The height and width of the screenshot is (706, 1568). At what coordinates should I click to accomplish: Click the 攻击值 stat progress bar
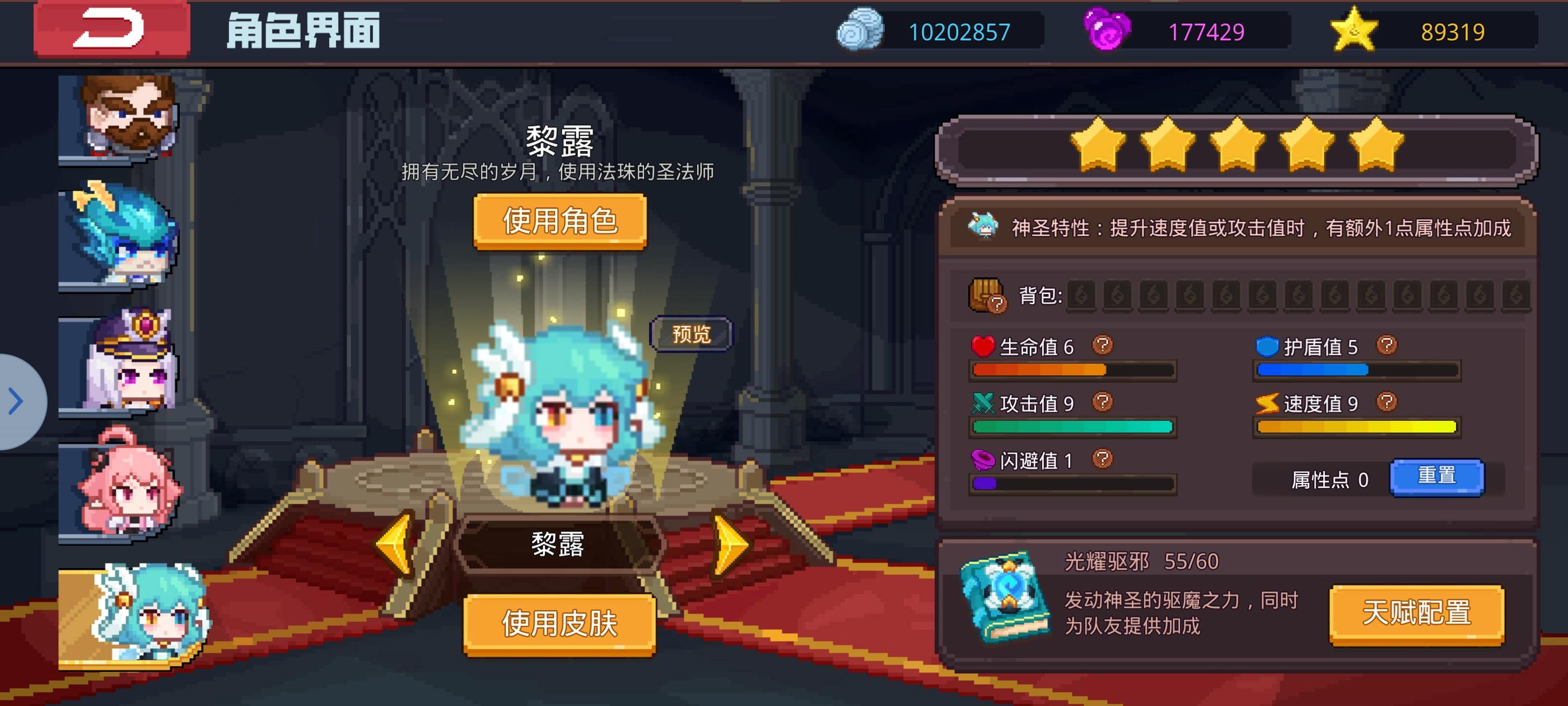point(1073,426)
